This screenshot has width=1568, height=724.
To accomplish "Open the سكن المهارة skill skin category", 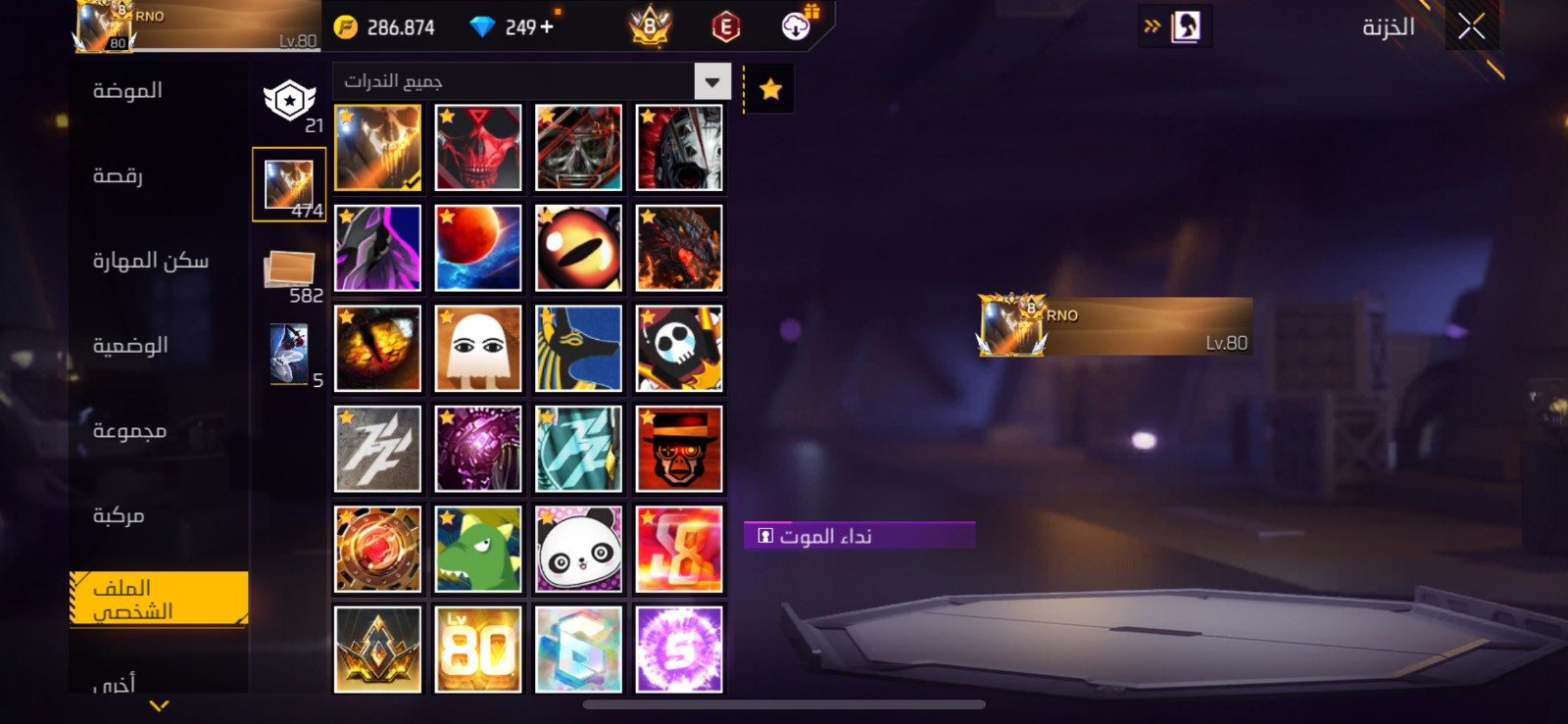I will tap(150, 261).
